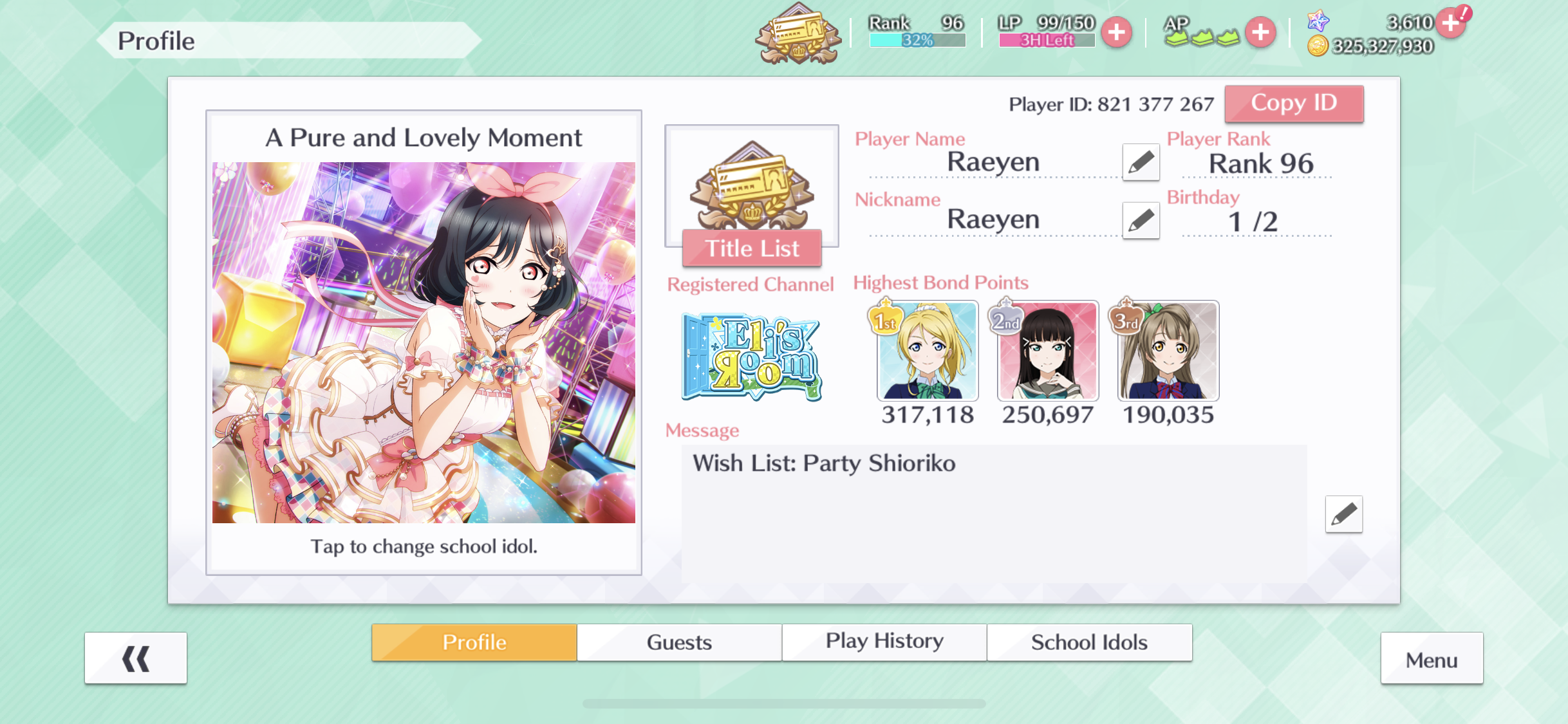This screenshot has width=1568, height=724.
Task: Click the gold title emblem in the top bar
Action: pos(798,33)
